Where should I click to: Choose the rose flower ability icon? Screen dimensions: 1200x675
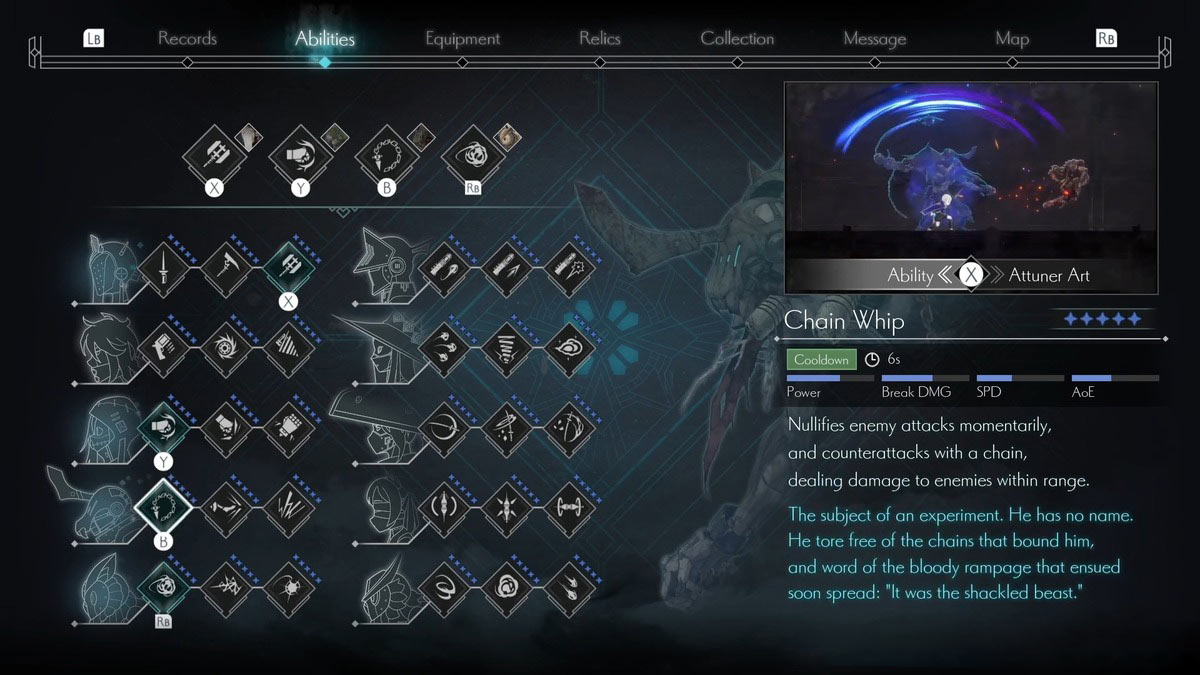tap(506, 587)
